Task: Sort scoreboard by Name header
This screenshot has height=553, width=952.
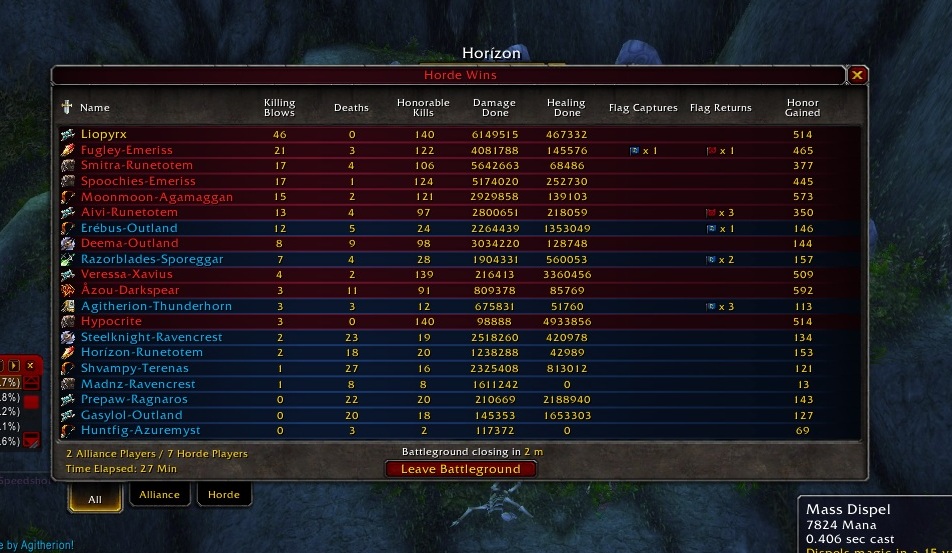Action: coord(95,108)
